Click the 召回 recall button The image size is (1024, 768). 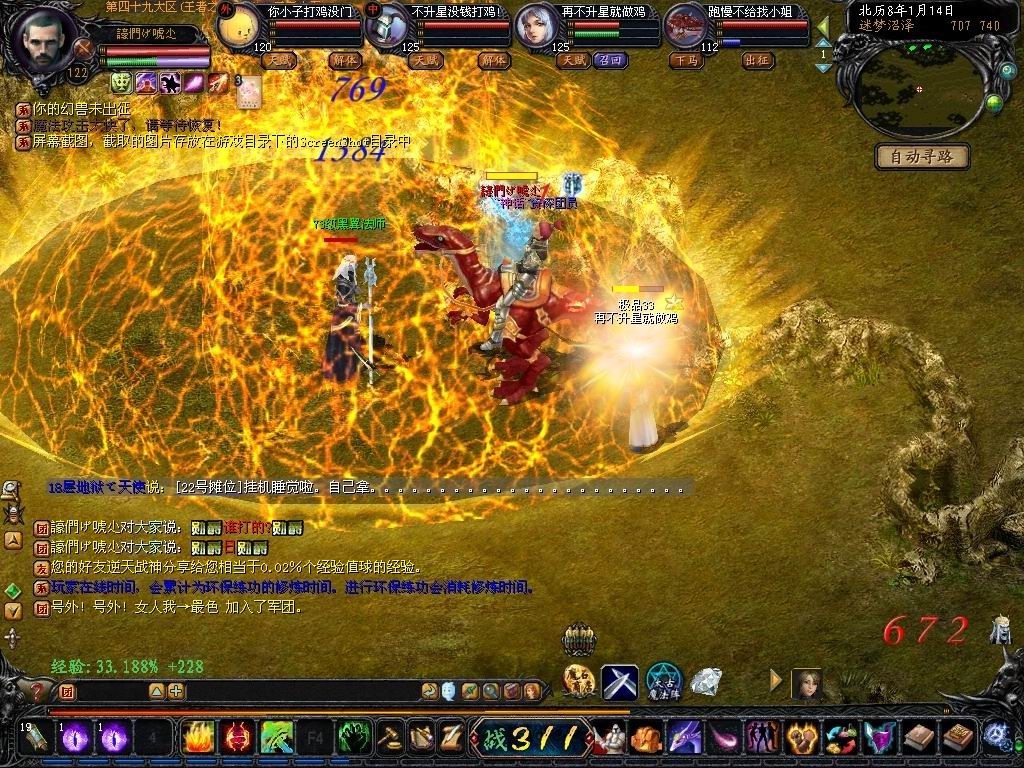click(610, 60)
